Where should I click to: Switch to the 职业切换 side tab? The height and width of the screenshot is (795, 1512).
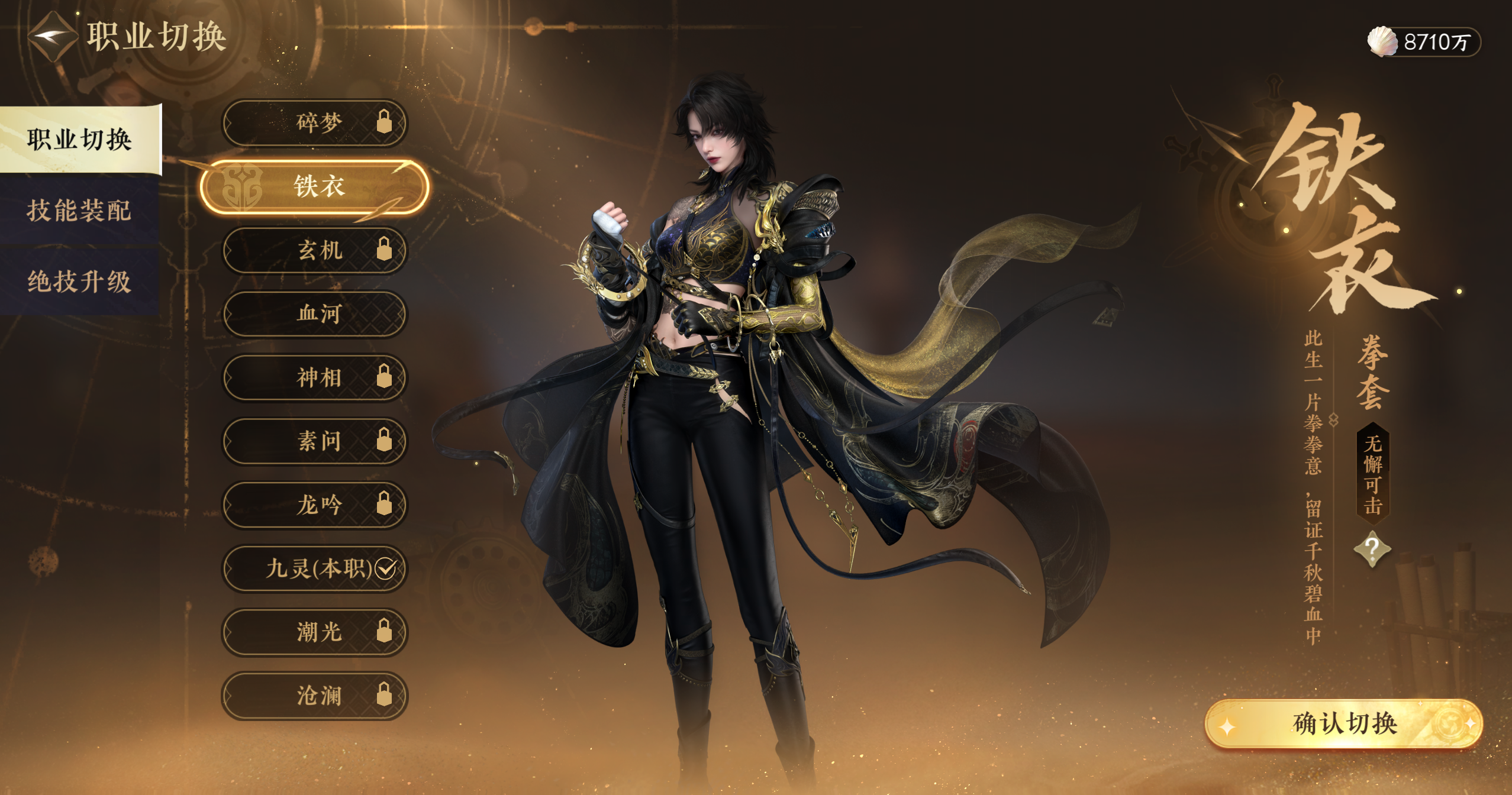(x=80, y=140)
